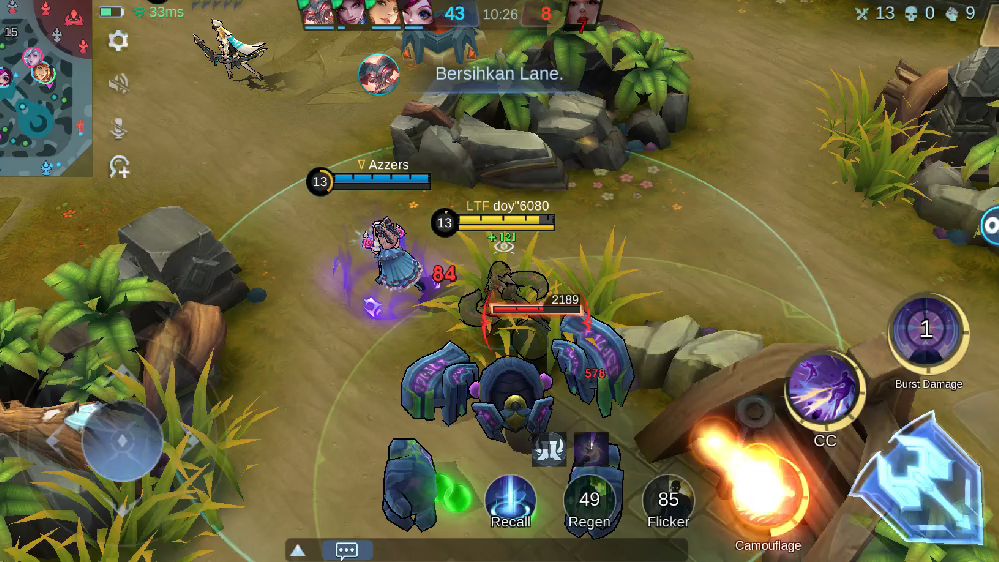Toggle the microphone voice chat icon

click(118, 126)
